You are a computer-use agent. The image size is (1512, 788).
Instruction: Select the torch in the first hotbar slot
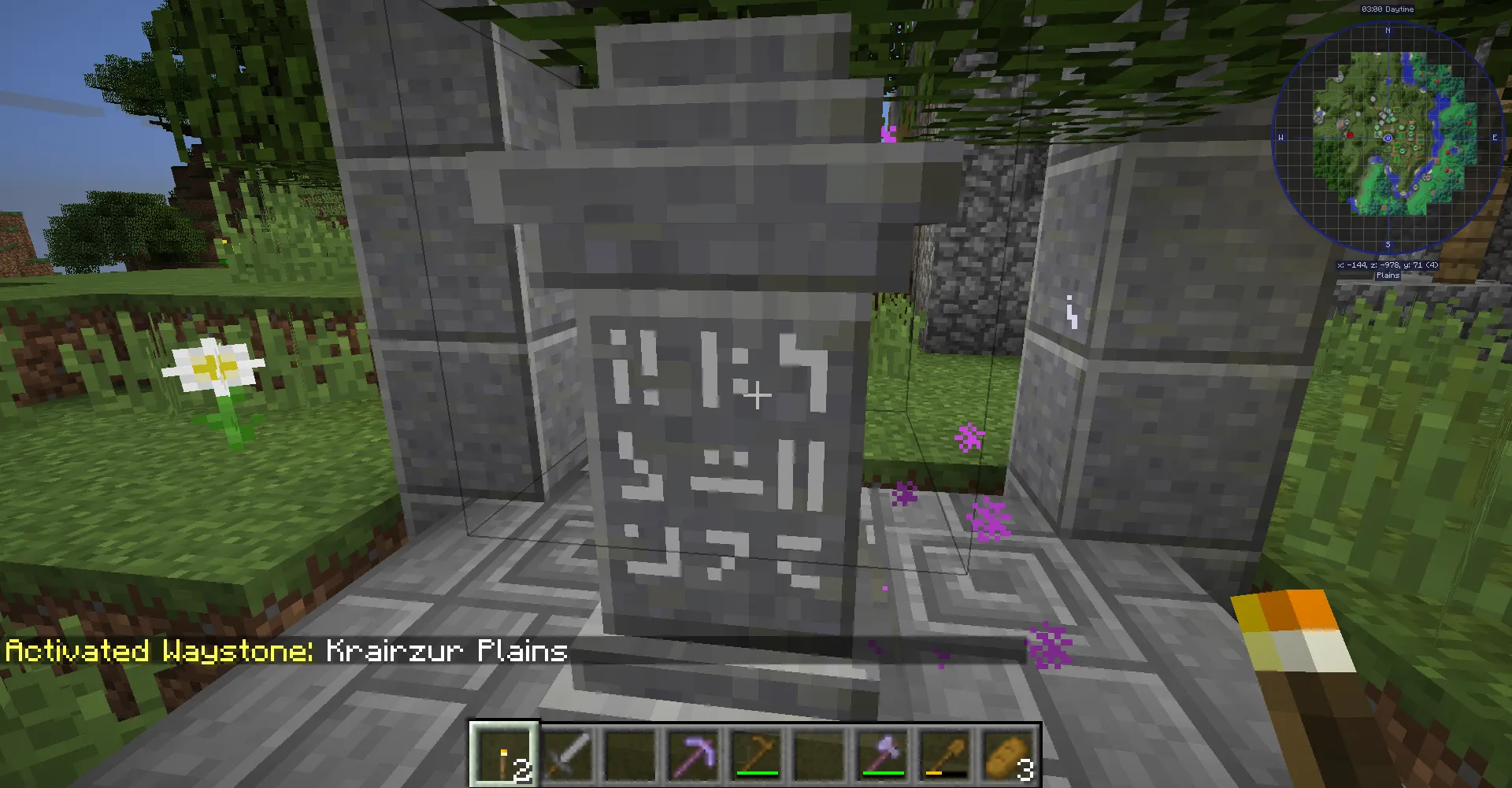[505, 754]
